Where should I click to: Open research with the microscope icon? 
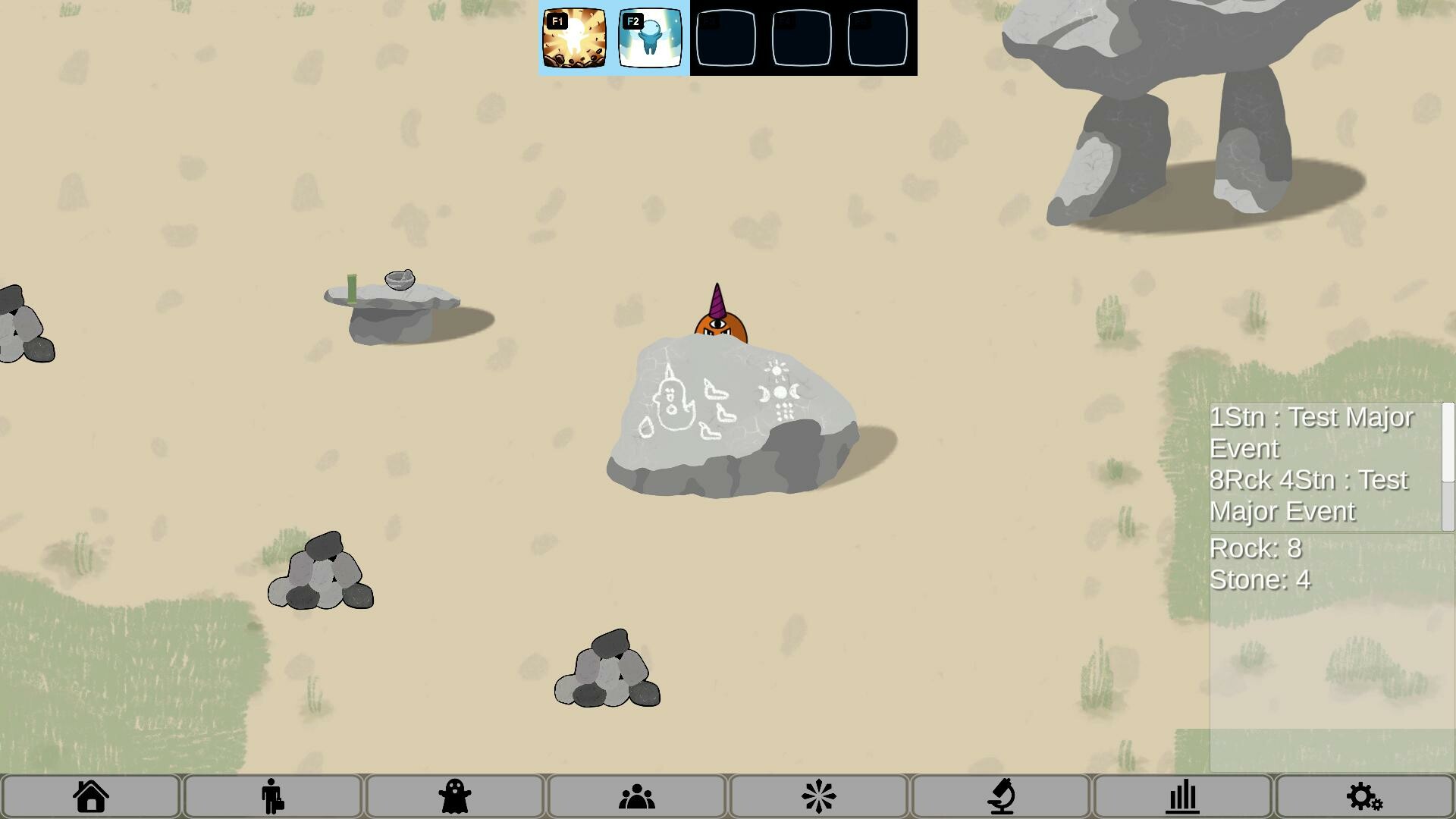point(1000,795)
